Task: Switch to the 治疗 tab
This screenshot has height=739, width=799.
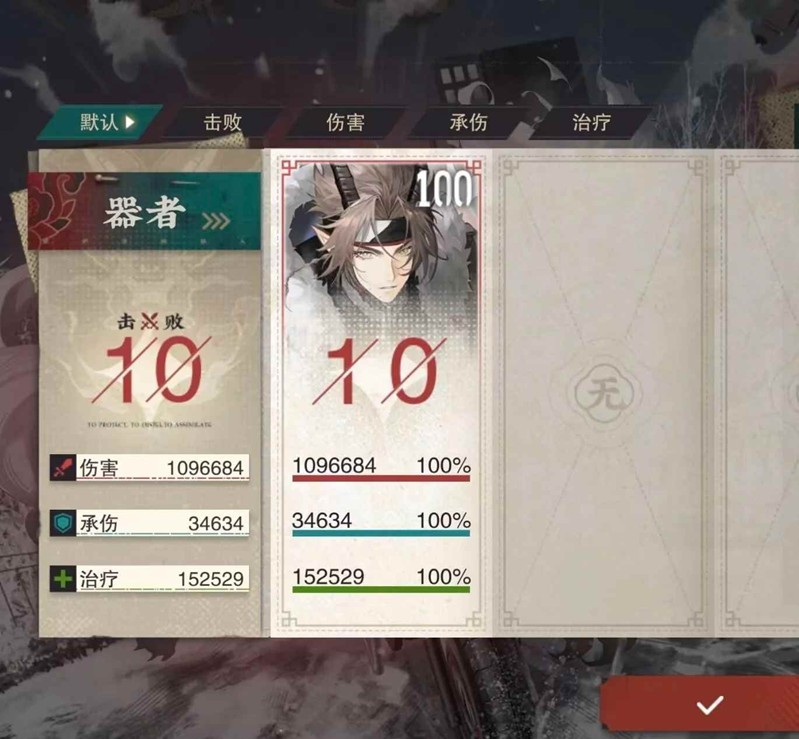Action: [591, 123]
